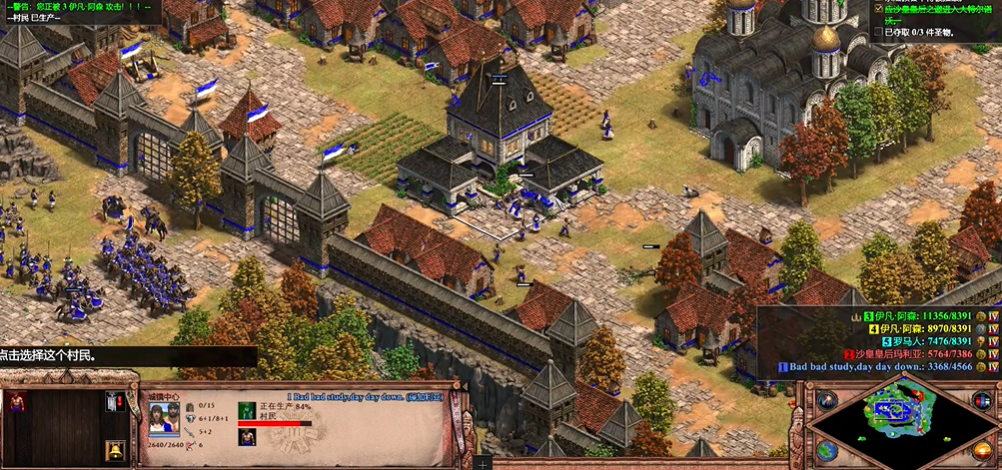Screen dimensions: 1002x470
Task: Click the relics captured objective checkbox
Action: click(878, 32)
